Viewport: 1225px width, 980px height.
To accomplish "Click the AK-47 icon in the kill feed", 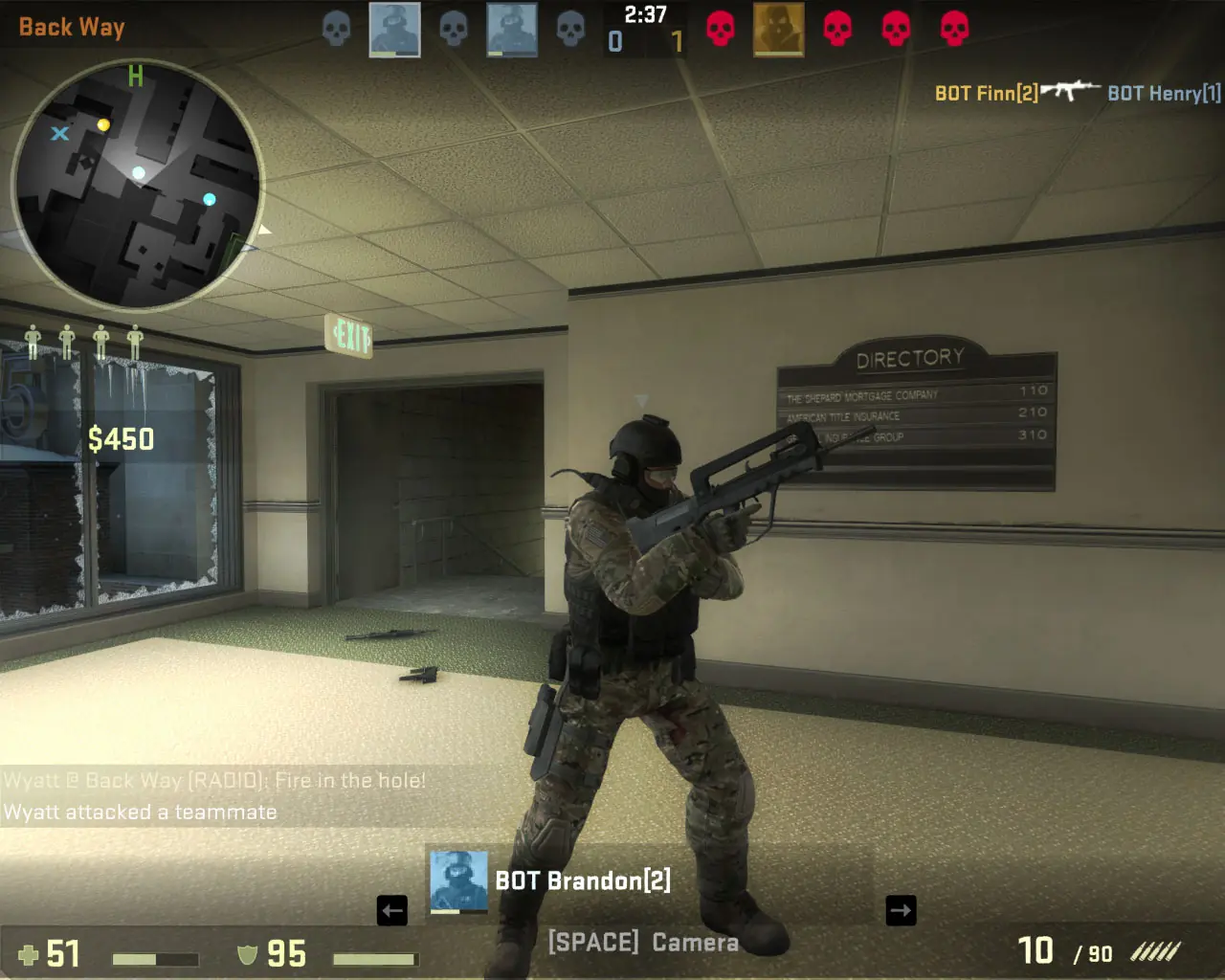I will pyautogui.click(x=1074, y=88).
